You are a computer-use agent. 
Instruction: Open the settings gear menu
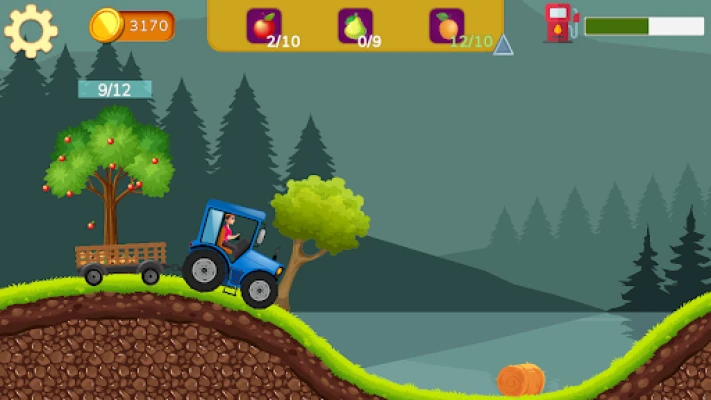tap(30, 30)
